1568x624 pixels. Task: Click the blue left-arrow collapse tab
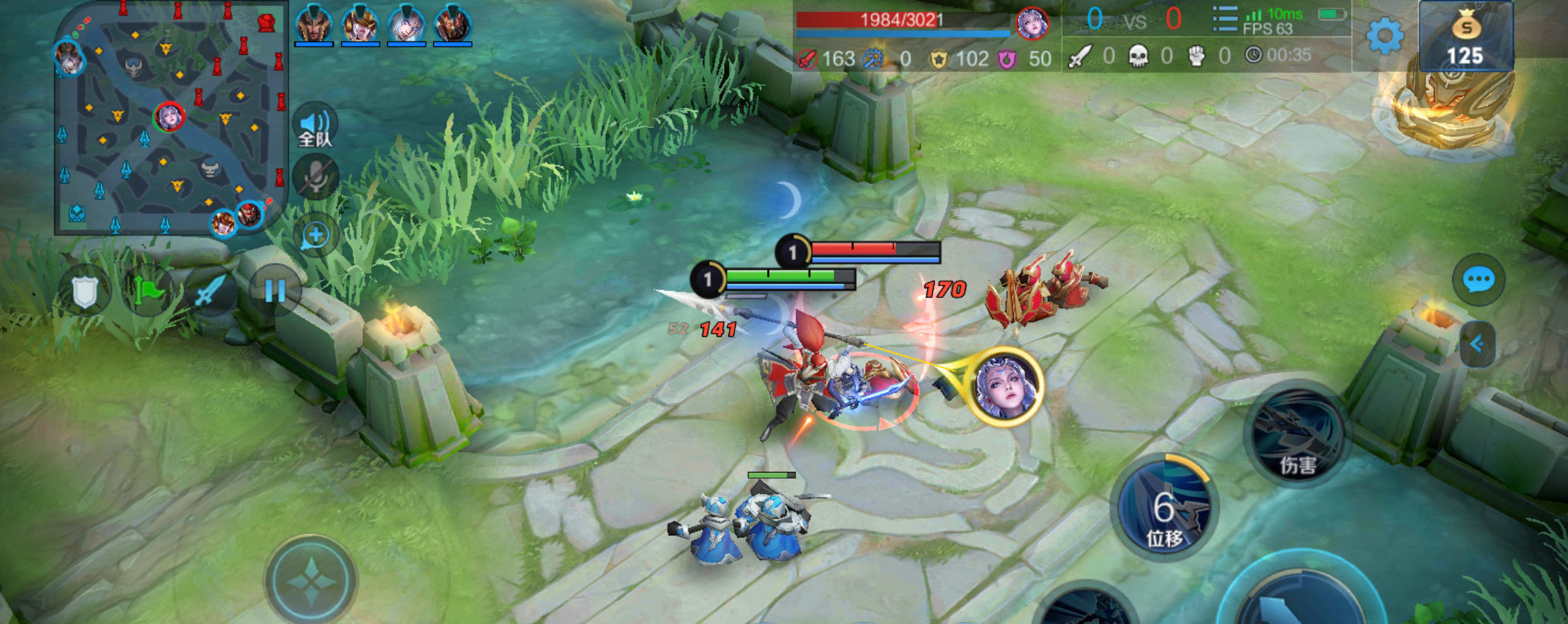coord(1477,343)
